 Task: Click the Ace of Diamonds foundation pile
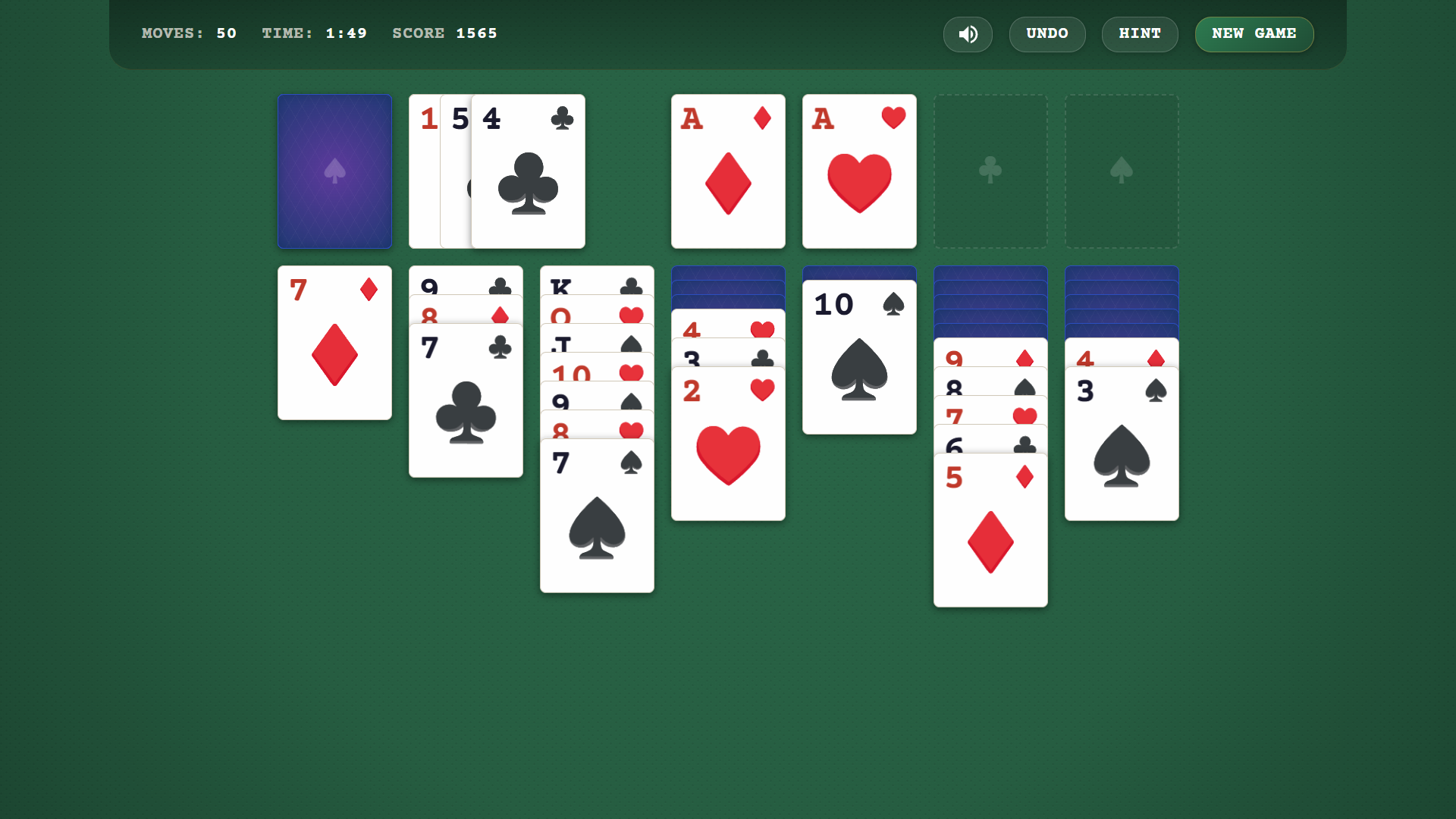click(x=727, y=171)
